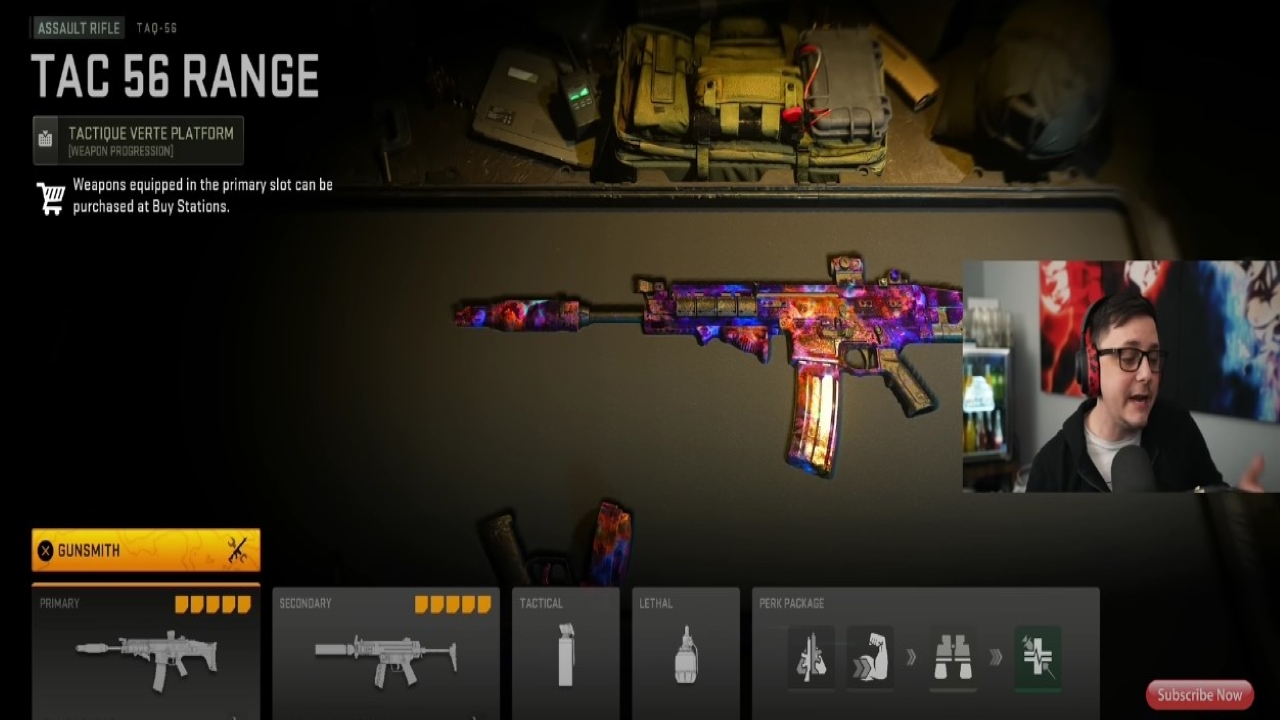Viewport: 1280px width, 720px height.
Task: Select the TAQ-56 label
Action: [x=157, y=28]
